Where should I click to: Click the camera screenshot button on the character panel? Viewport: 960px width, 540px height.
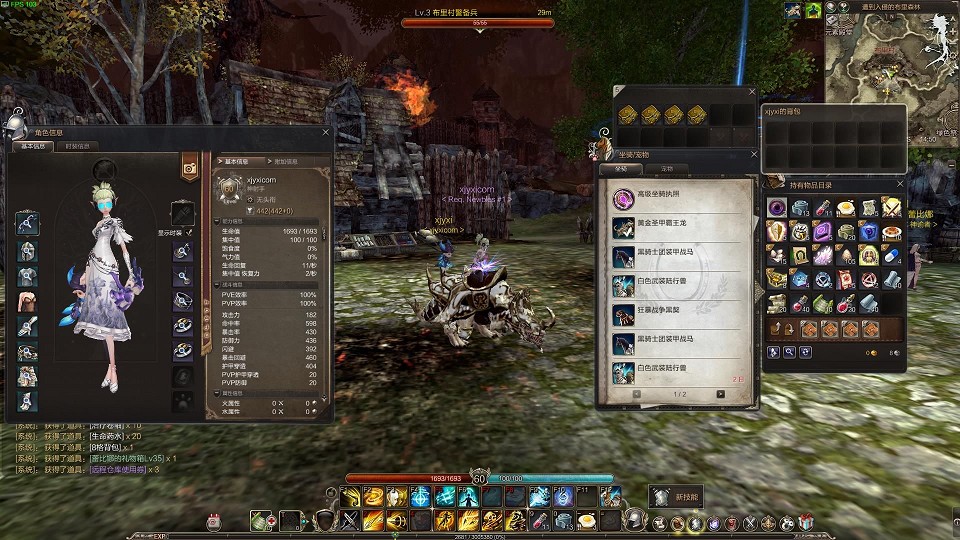click(188, 169)
